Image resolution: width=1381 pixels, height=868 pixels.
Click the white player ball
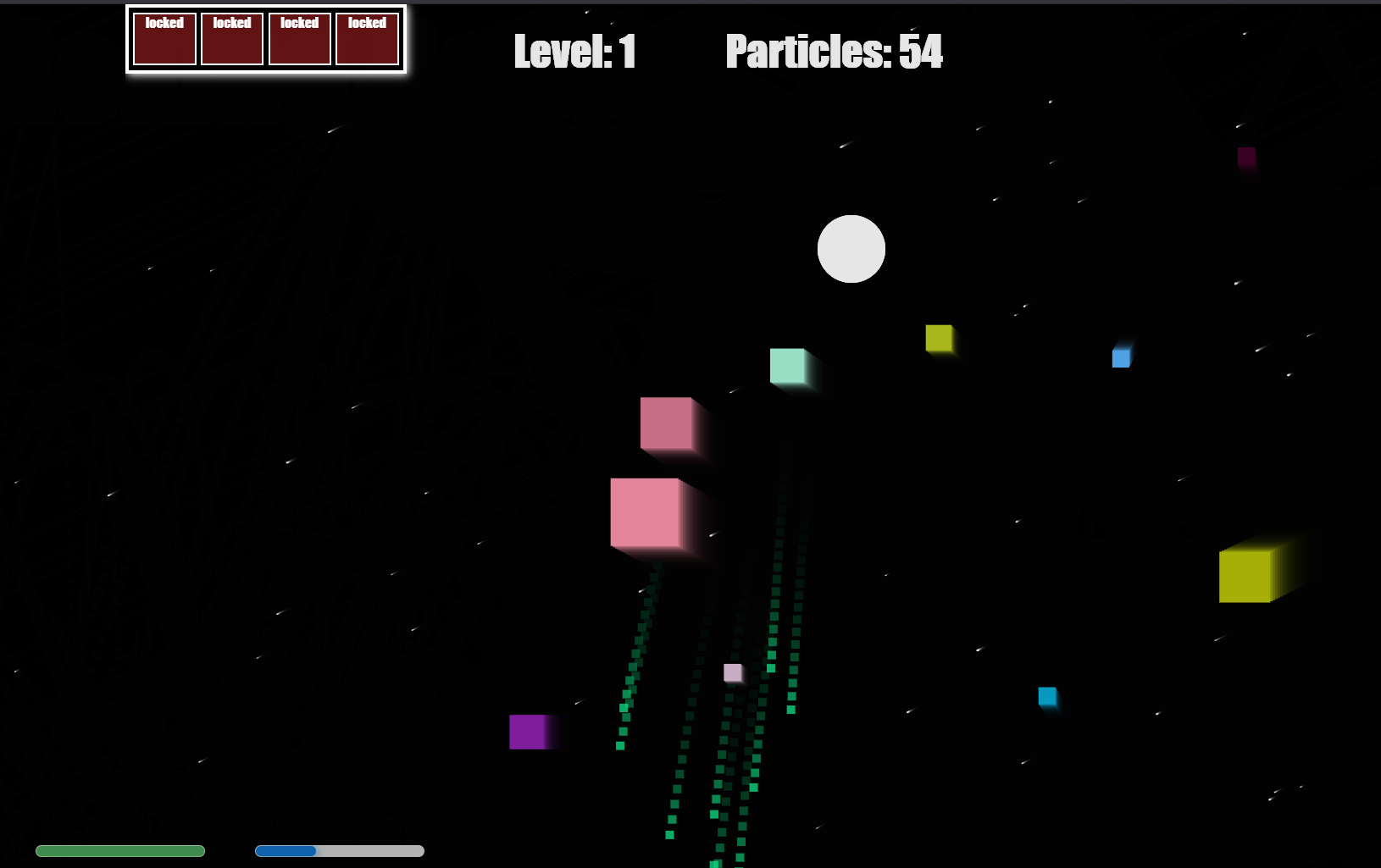click(x=851, y=248)
